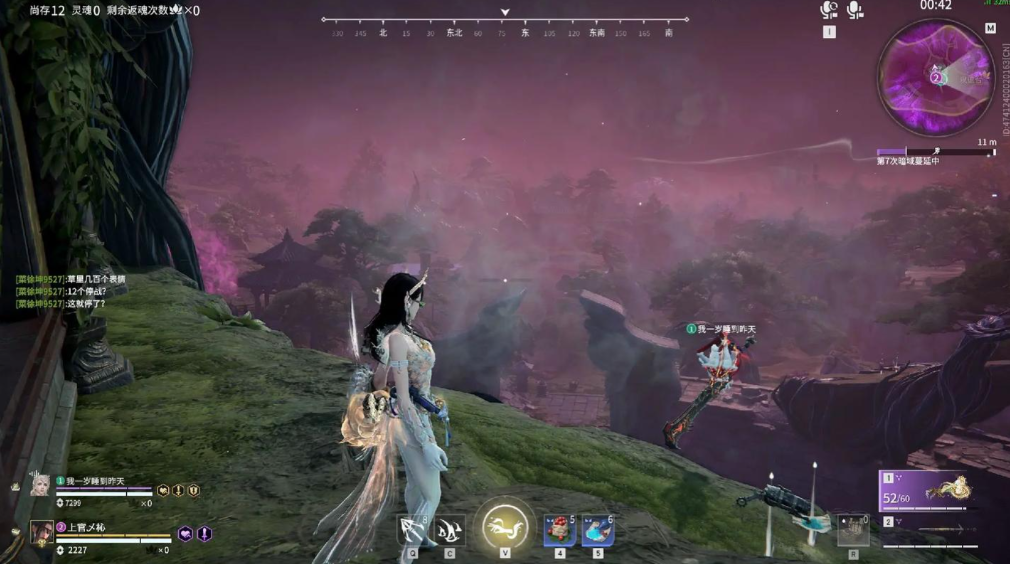Viewport: 1010px width, 564px height.
Task: Switch to the spear in weapon slot 2
Action: coord(925,530)
